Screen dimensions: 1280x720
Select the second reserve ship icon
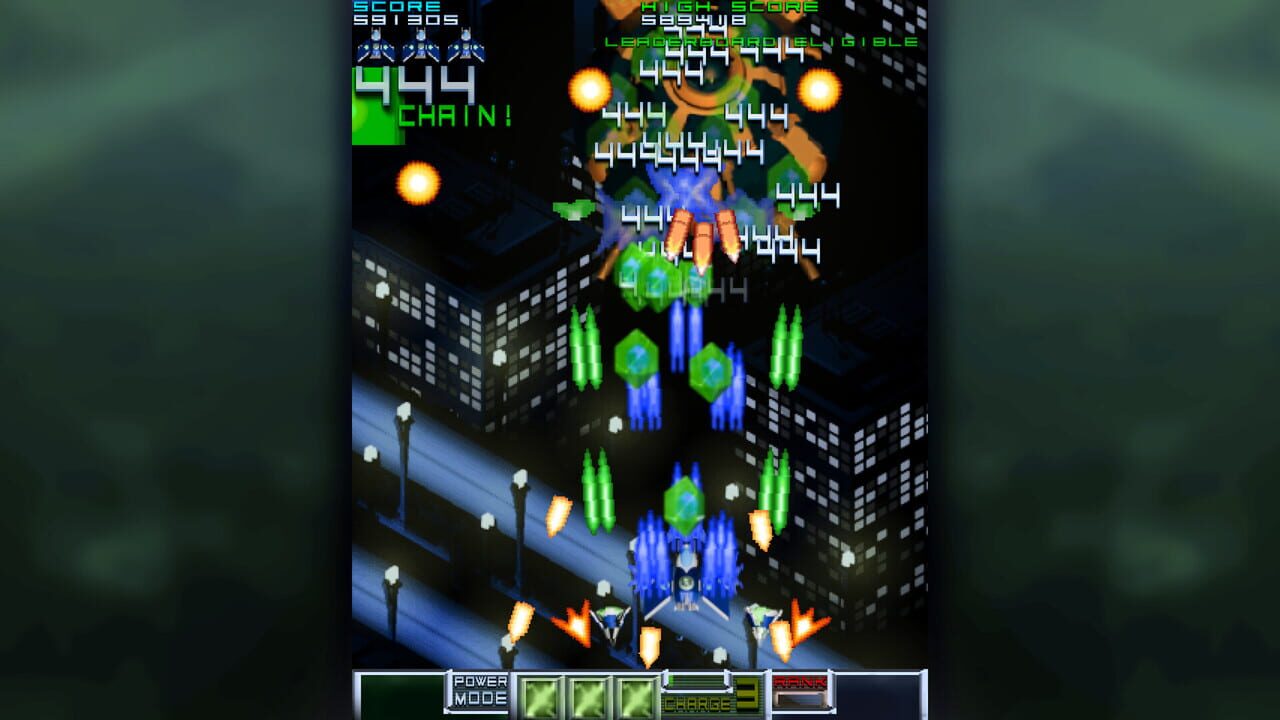[x=420, y=47]
